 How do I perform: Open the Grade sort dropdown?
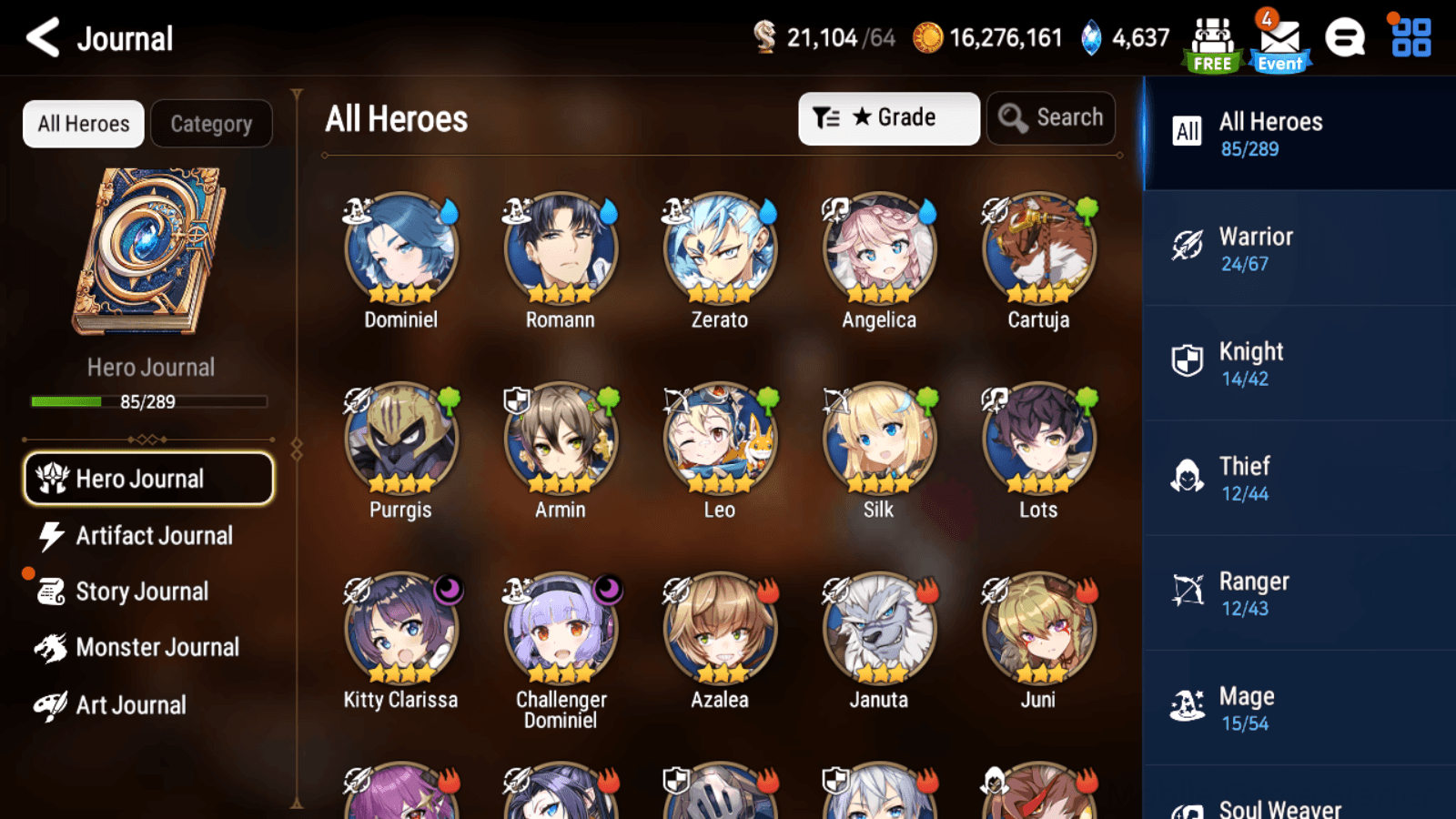click(x=888, y=117)
